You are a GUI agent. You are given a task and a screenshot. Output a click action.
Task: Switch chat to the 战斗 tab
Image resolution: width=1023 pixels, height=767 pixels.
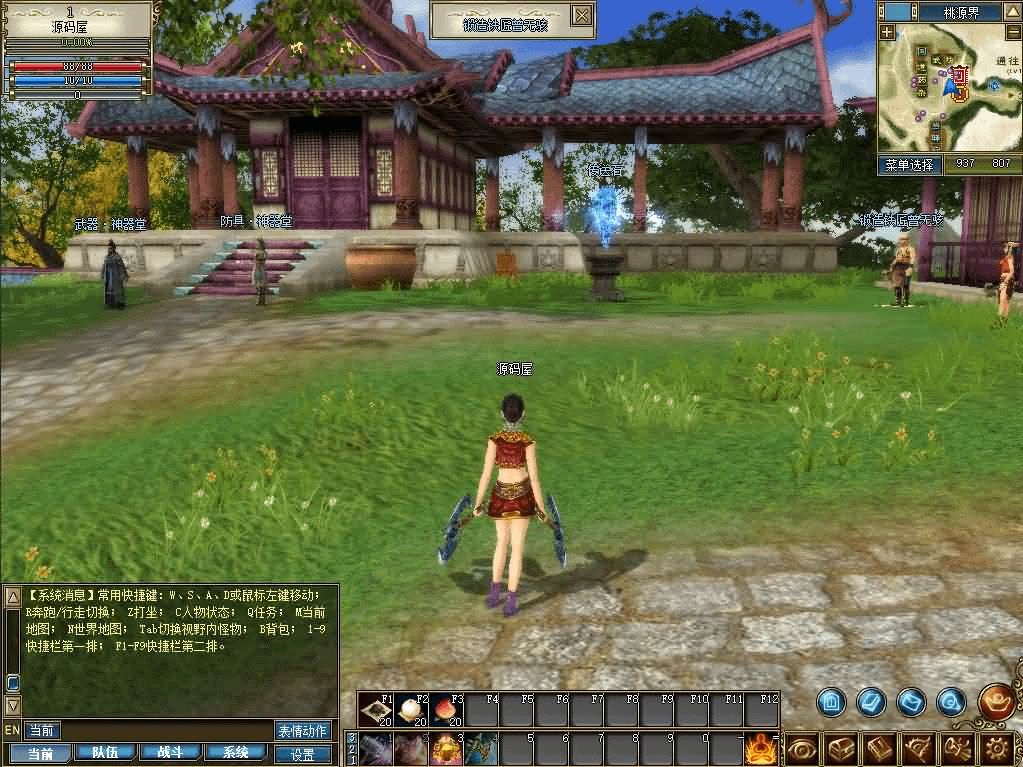[x=170, y=753]
